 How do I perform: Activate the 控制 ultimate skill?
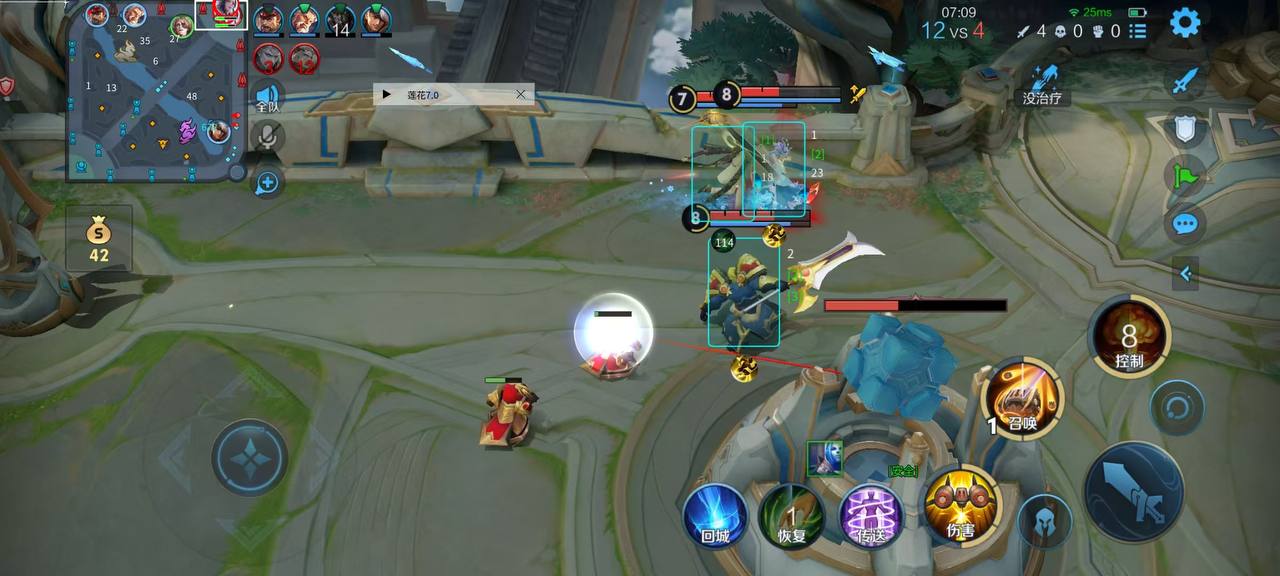click(1129, 337)
